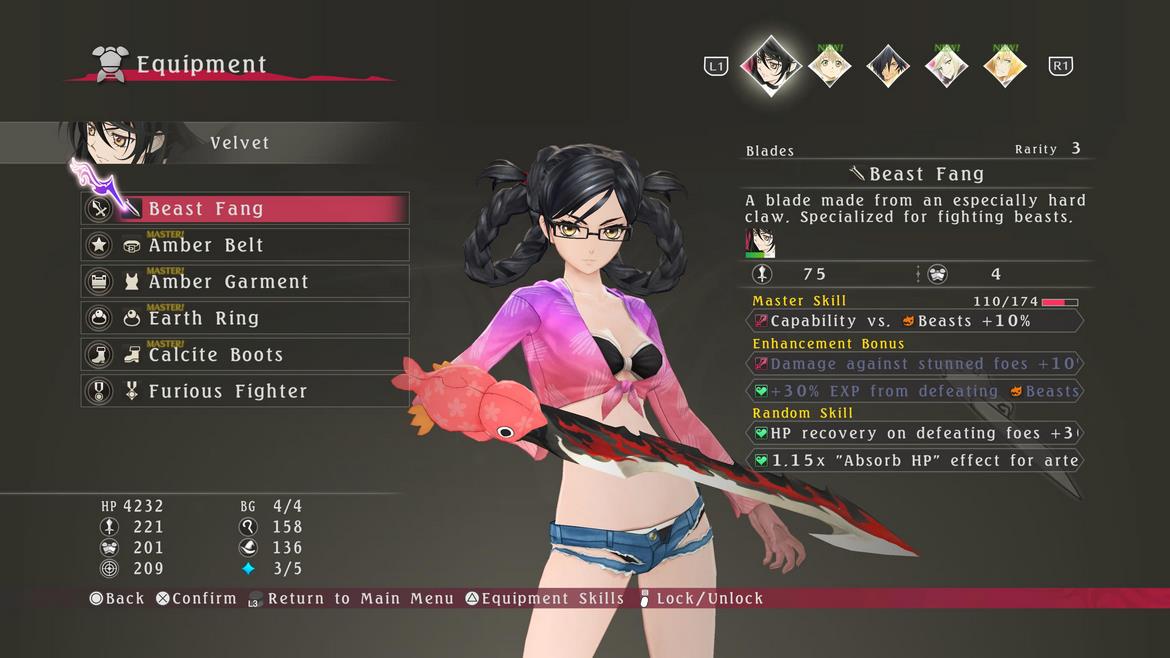Choose the Amber Belt equipment slot

click(x=245, y=245)
